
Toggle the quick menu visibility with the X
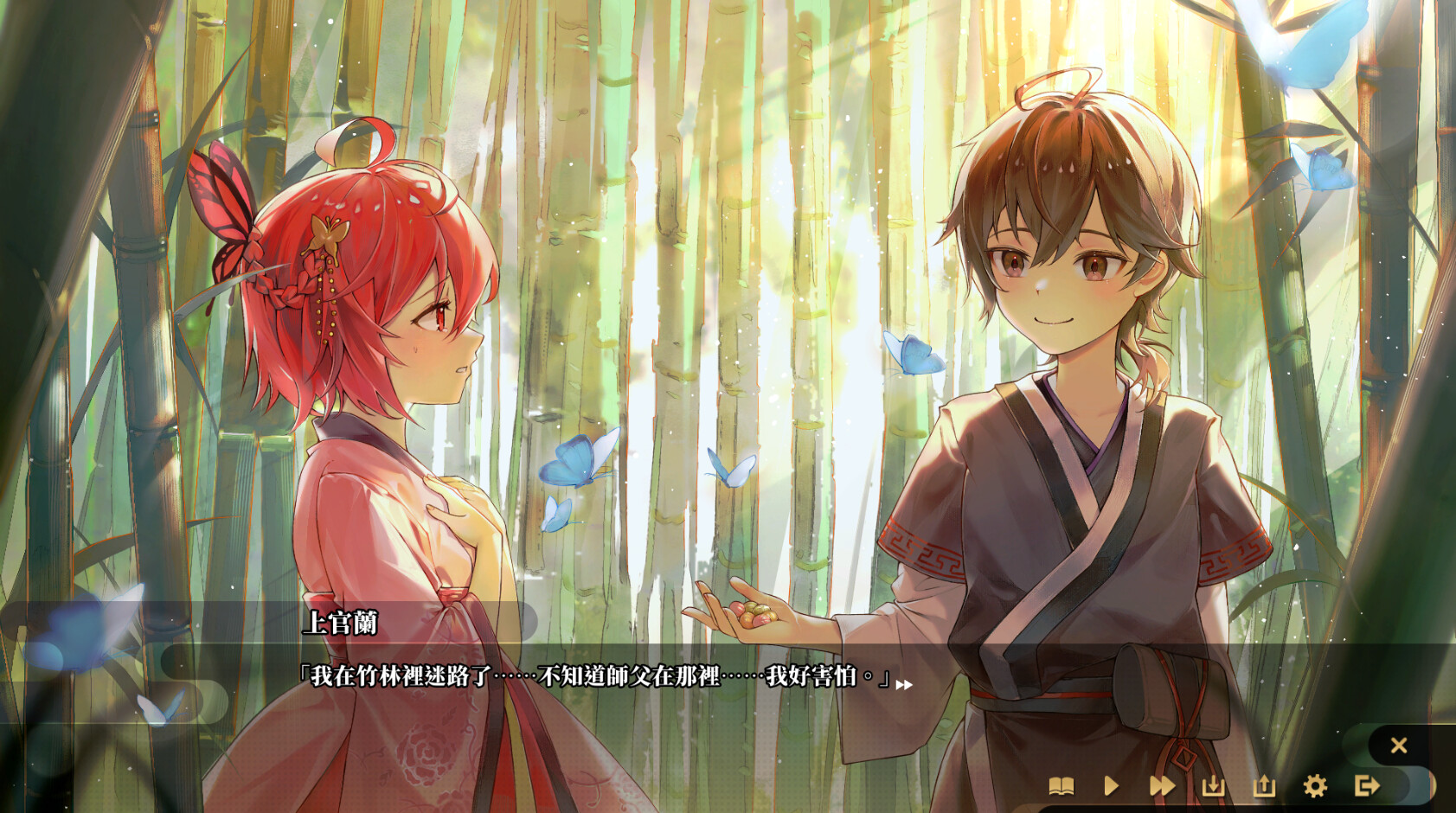(x=1399, y=745)
